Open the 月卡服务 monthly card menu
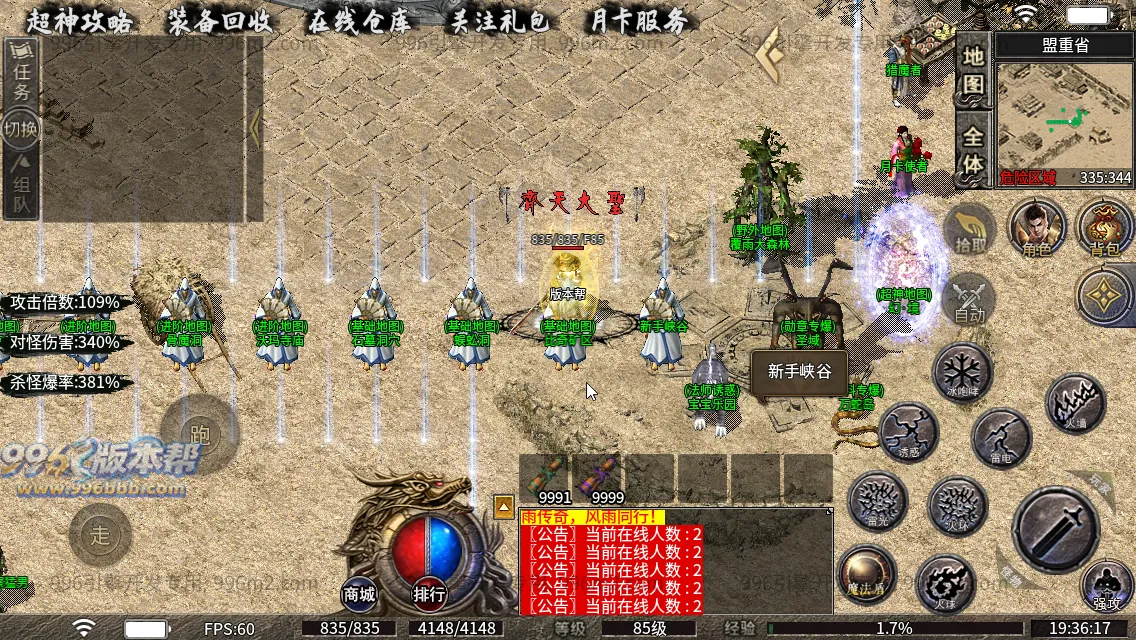This screenshot has height=640, width=1136. click(x=637, y=21)
